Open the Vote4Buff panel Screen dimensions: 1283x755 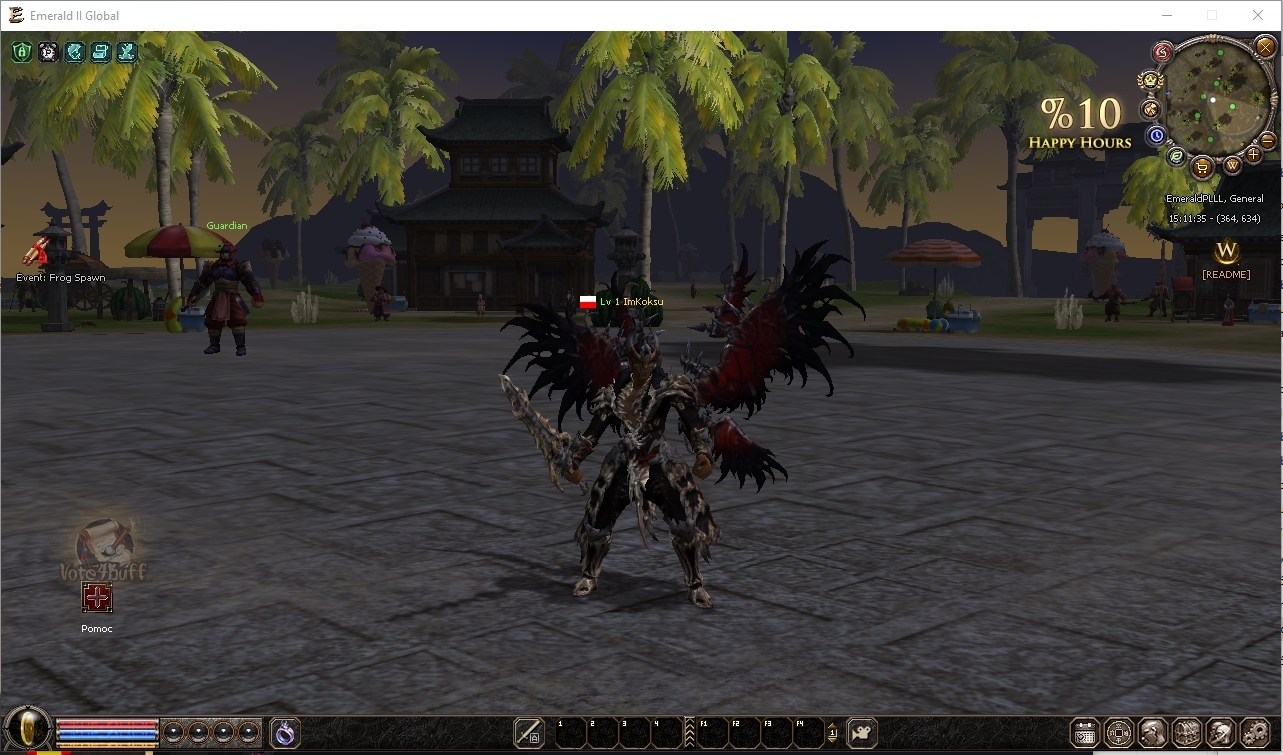pyautogui.click(x=104, y=548)
